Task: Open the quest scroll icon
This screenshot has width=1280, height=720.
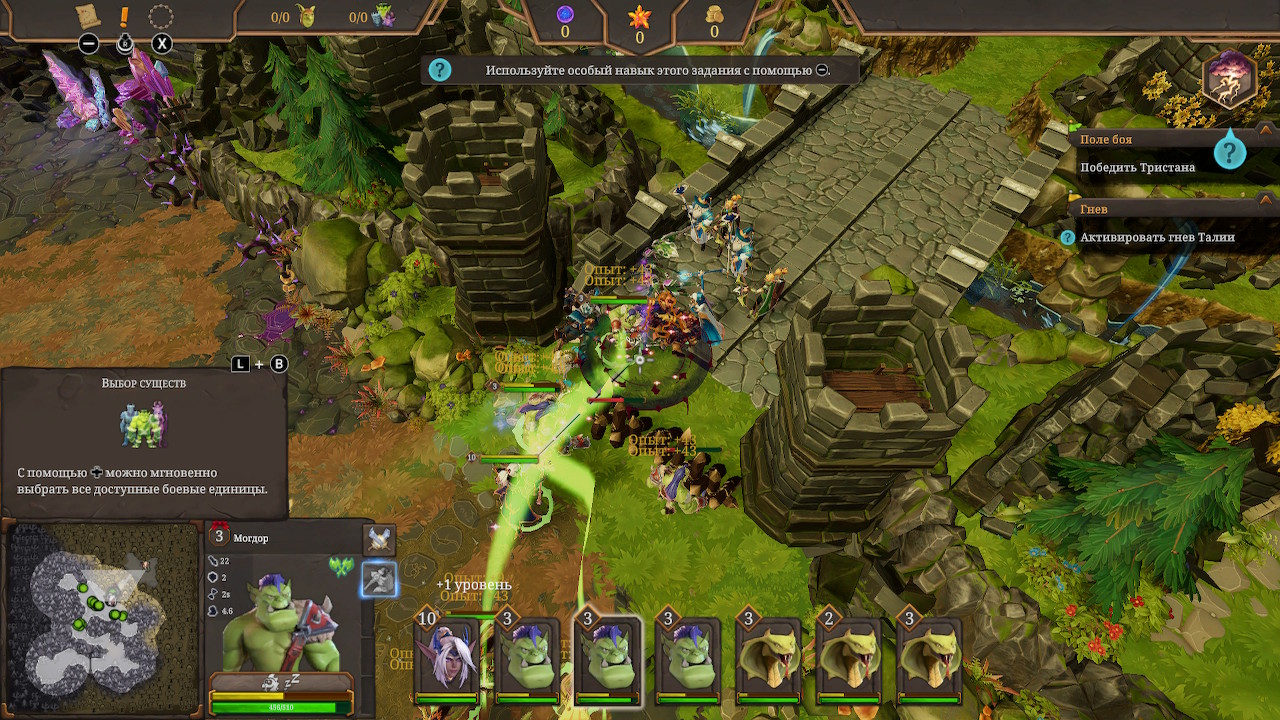Action: coord(88,16)
